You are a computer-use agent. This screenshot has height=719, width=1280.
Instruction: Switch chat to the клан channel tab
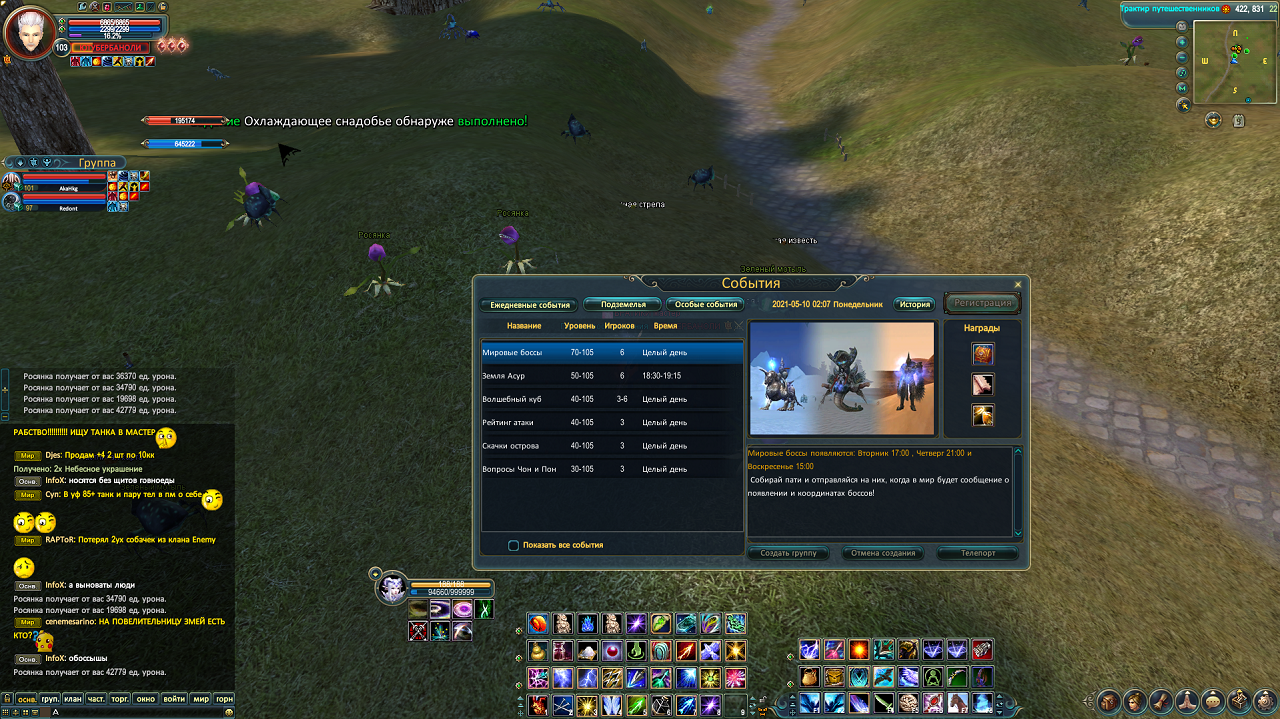coord(73,699)
